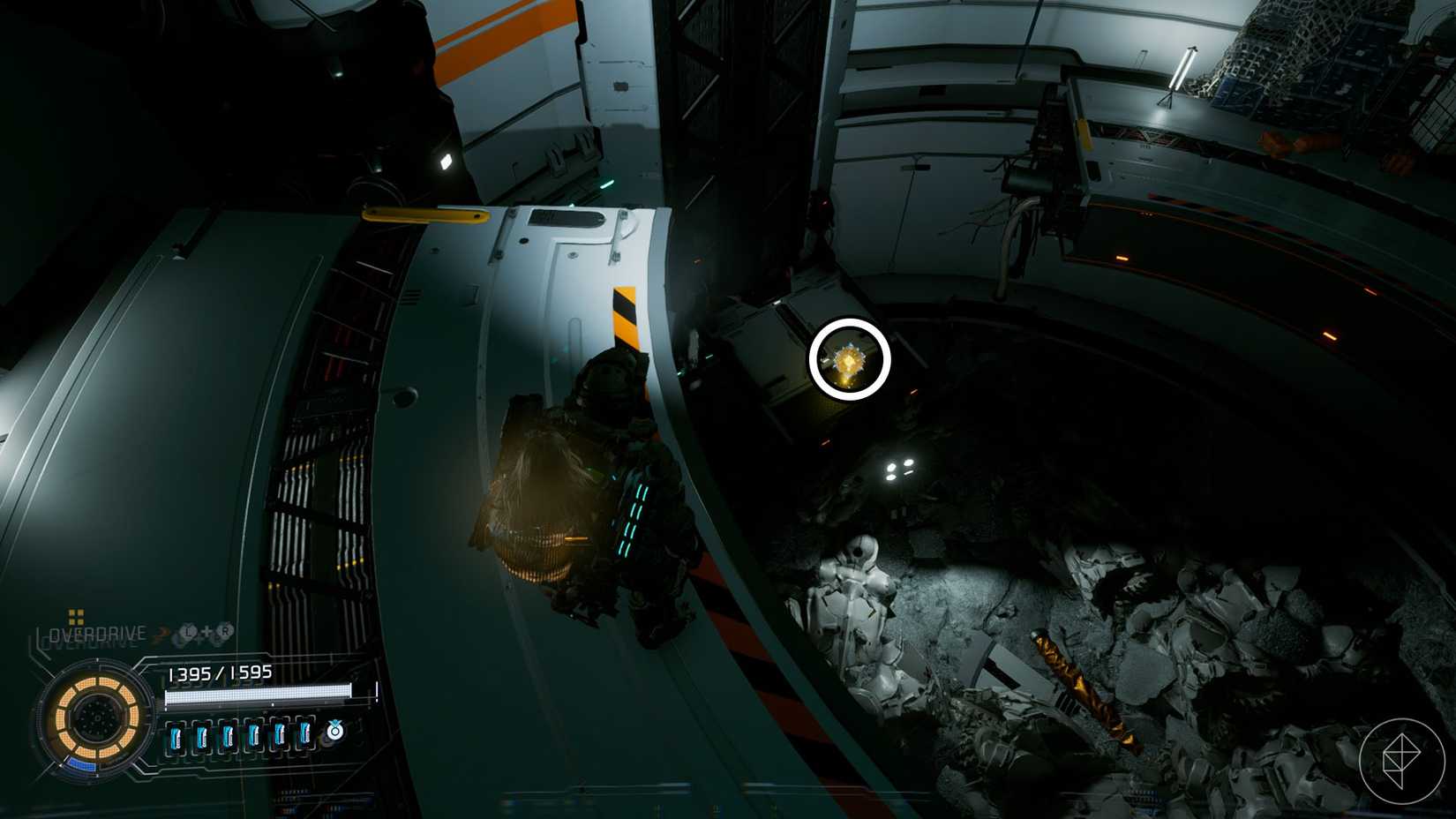The height and width of the screenshot is (819, 1456).
Task: Click the 1395/1595 health readout
Action: click(221, 672)
